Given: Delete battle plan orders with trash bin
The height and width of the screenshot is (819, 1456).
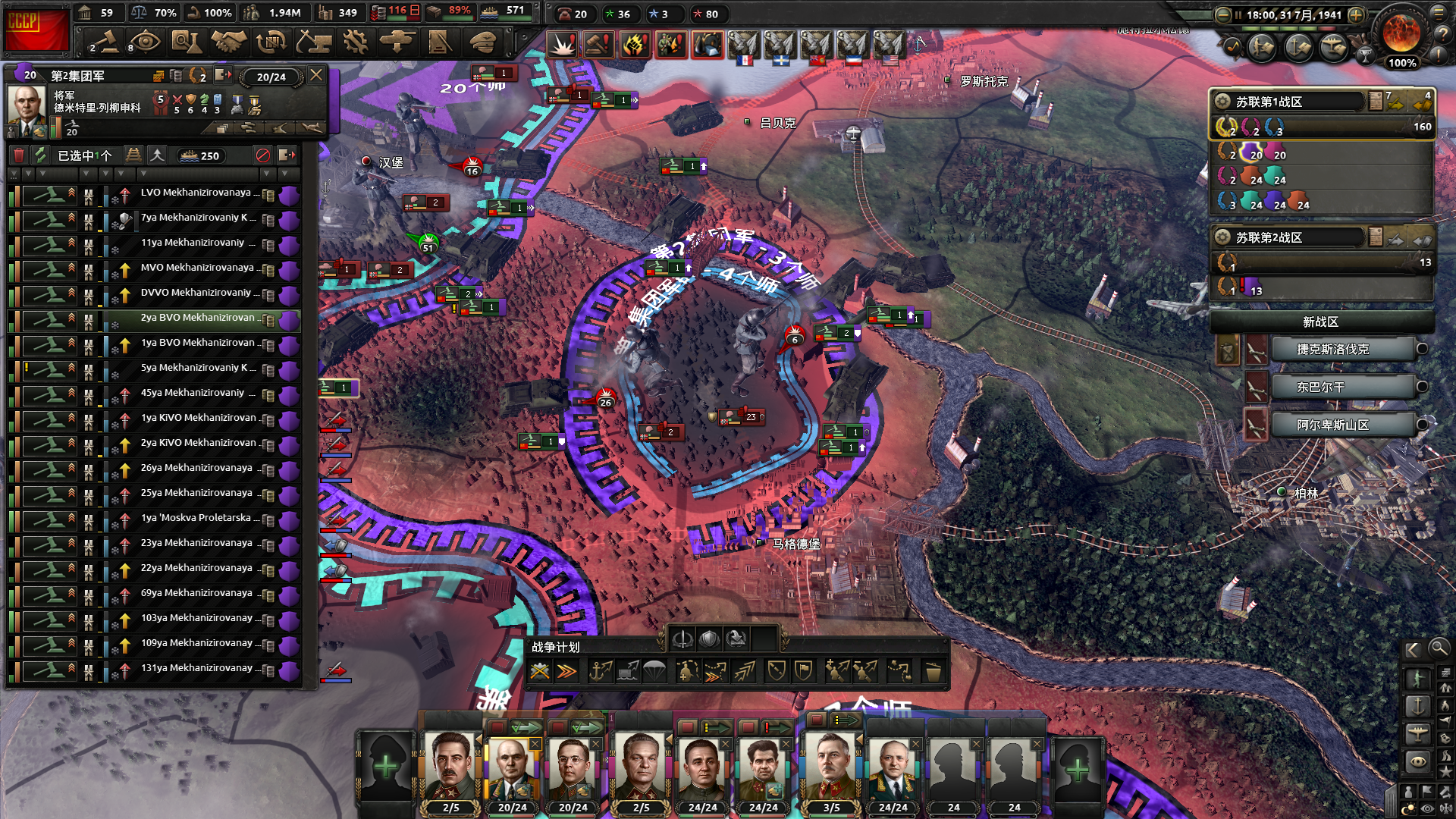Looking at the screenshot, I should point(933,672).
